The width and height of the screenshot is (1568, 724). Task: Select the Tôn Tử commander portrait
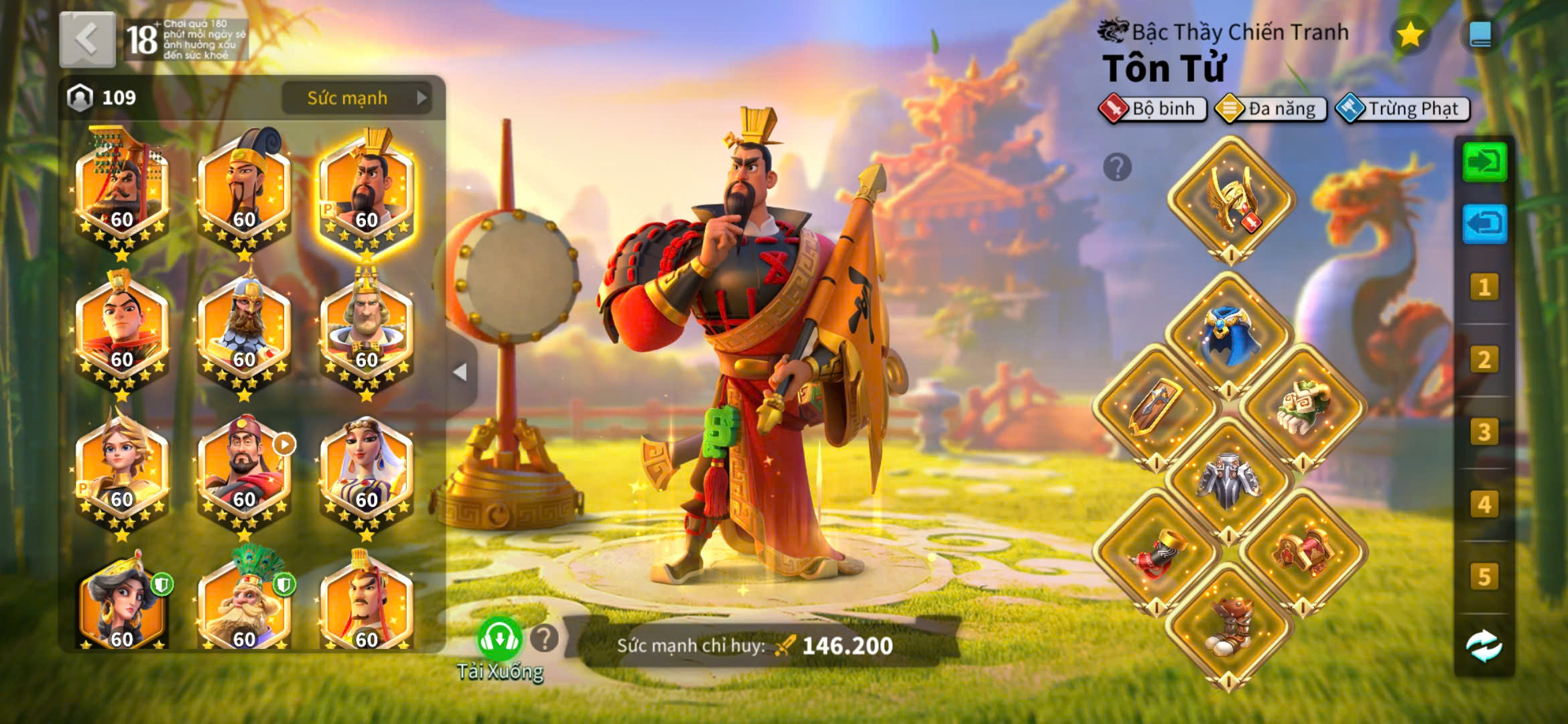367,192
